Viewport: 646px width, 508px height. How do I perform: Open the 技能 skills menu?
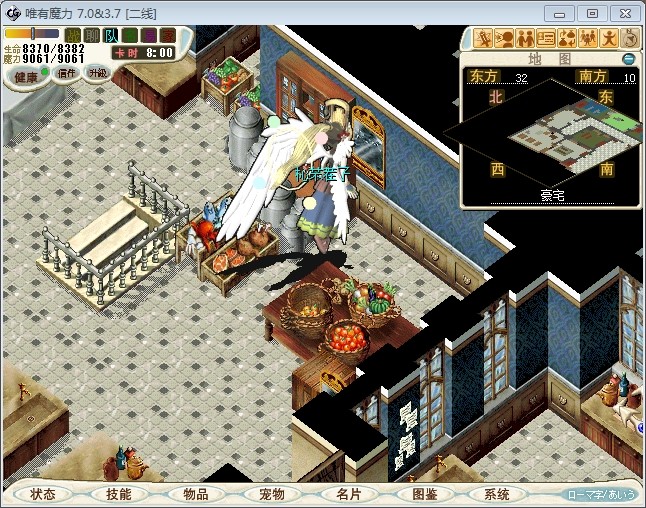coord(118,494)
